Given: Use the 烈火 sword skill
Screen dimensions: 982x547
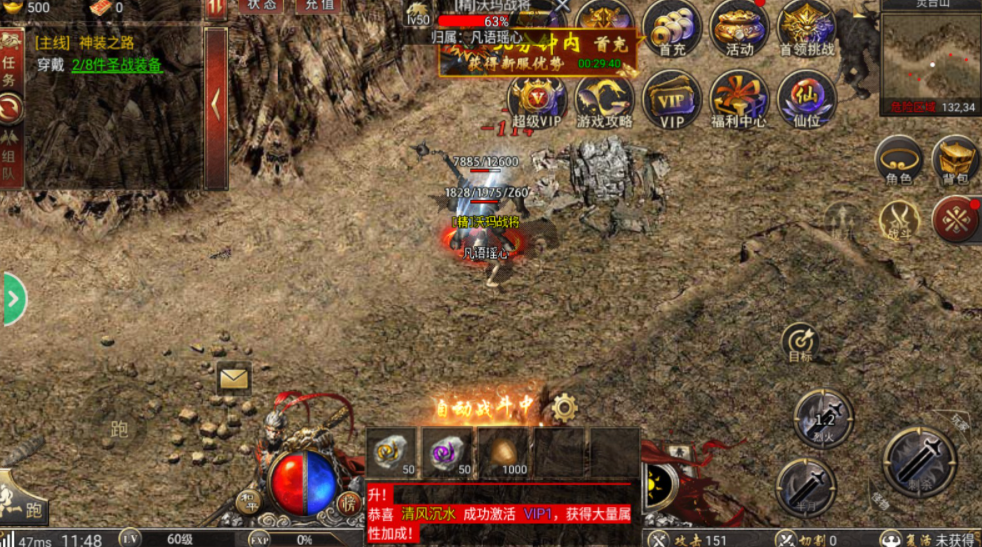Looking at the screenshot, I should [x=824, y=418].
